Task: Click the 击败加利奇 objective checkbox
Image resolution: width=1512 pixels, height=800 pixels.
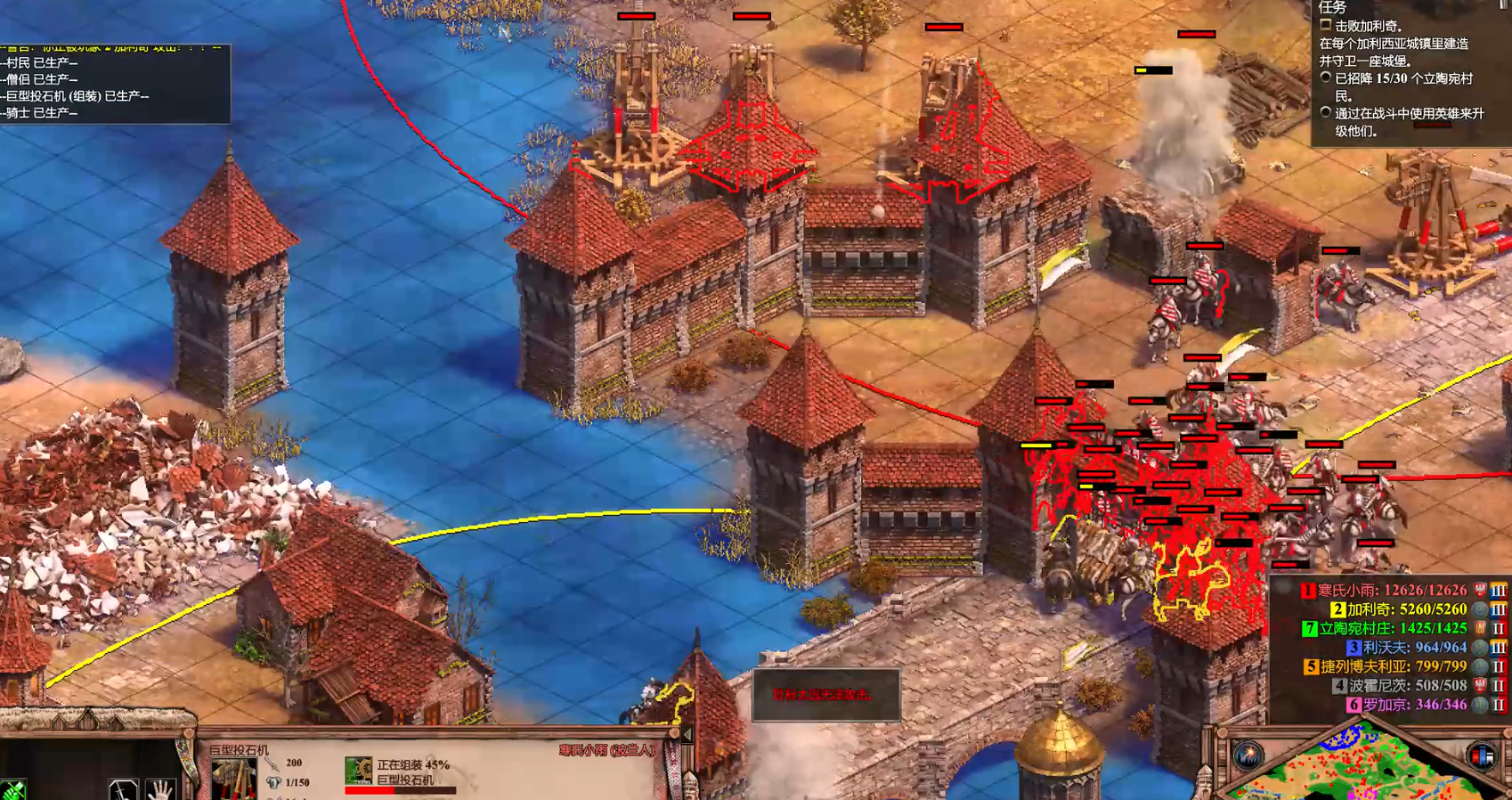Action: (1326, 26)
